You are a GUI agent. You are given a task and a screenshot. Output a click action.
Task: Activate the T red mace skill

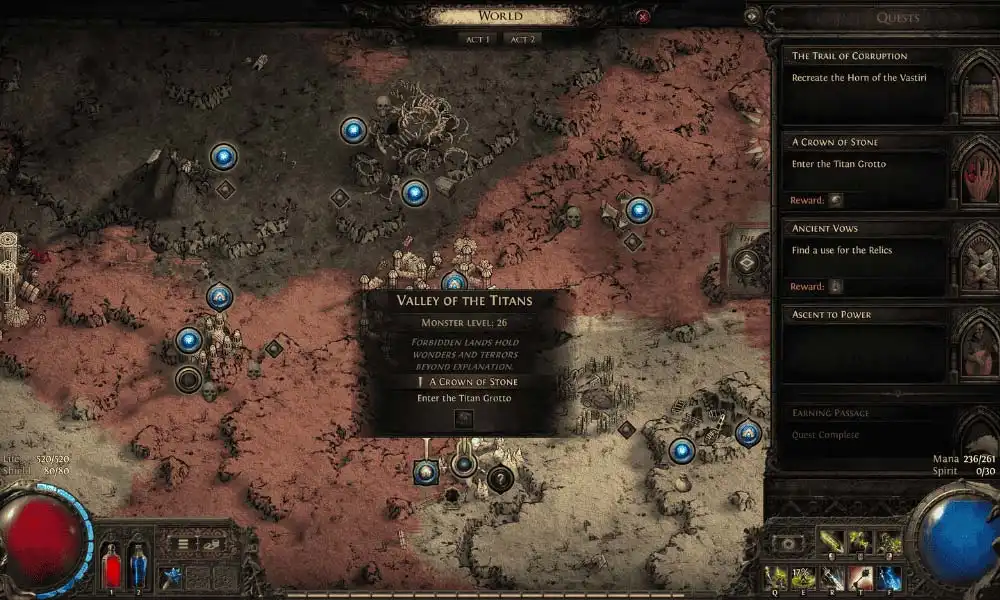[861, 577]
